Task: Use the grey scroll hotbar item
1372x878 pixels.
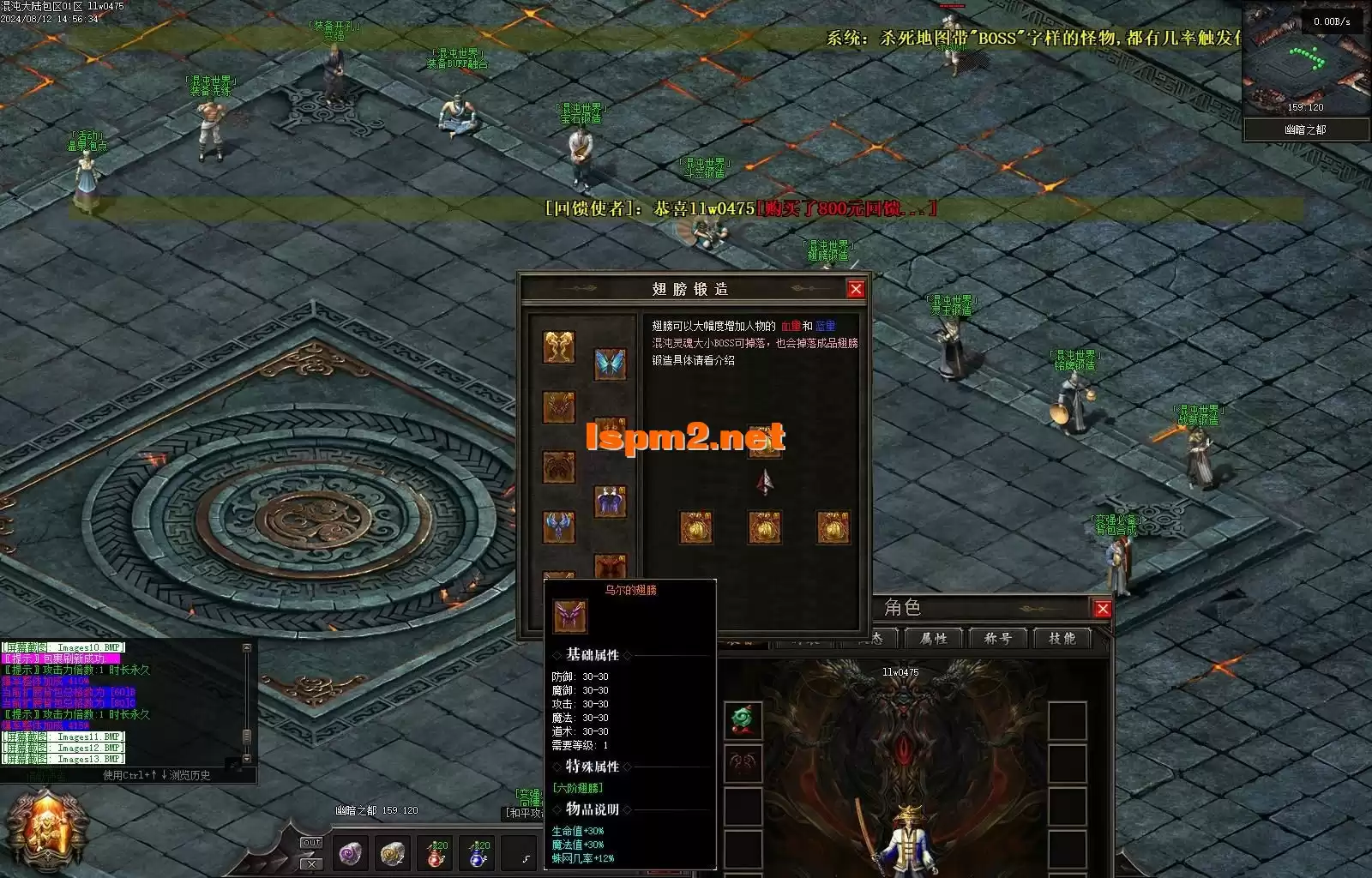Action: 393,853
